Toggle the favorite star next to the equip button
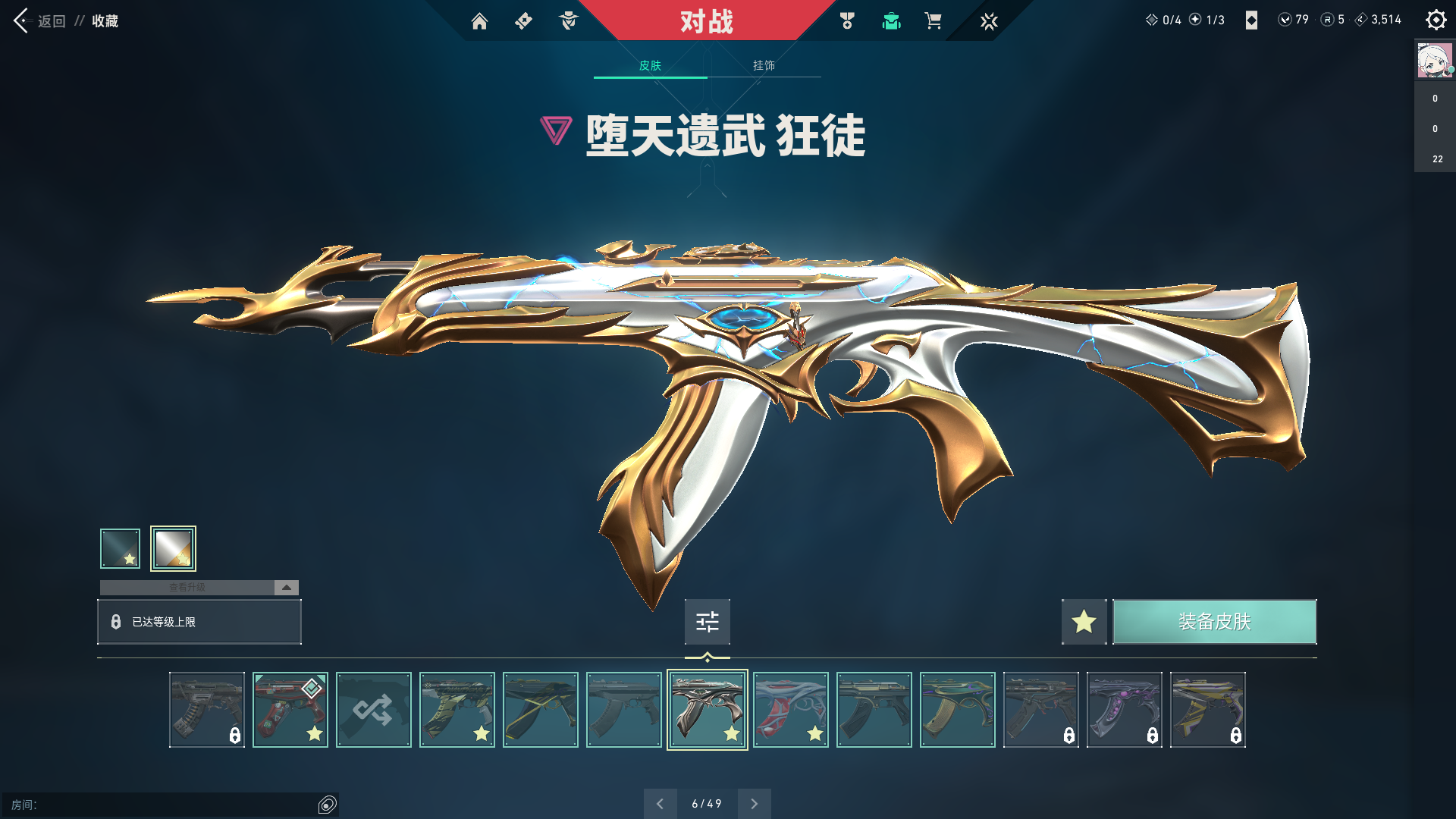 point(1084,622)
